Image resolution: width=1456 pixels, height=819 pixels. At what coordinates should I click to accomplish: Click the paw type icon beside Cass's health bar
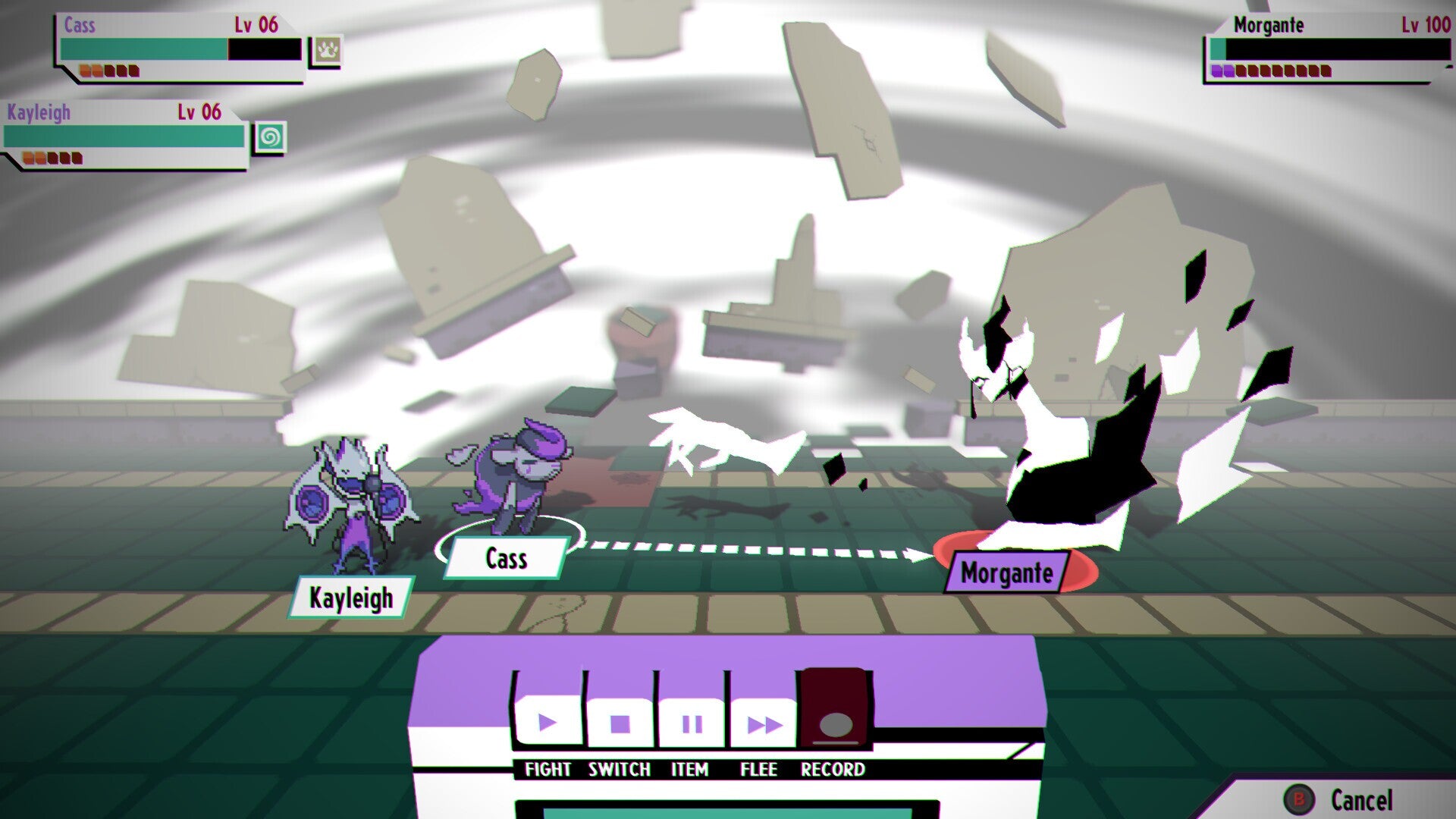tap(326, 47)
